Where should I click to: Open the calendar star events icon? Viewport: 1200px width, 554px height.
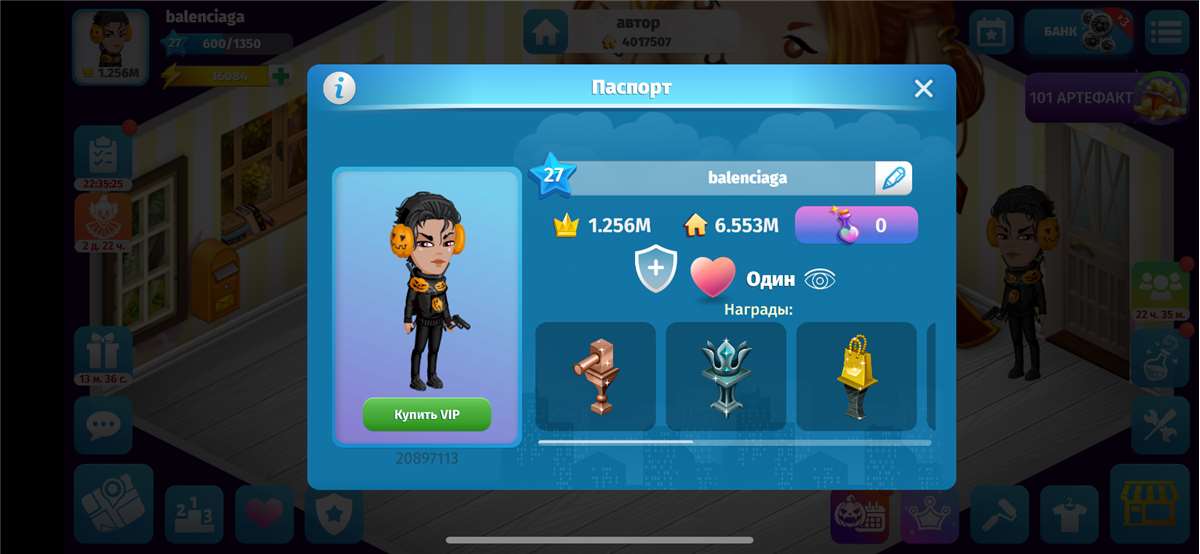(991, 31)
